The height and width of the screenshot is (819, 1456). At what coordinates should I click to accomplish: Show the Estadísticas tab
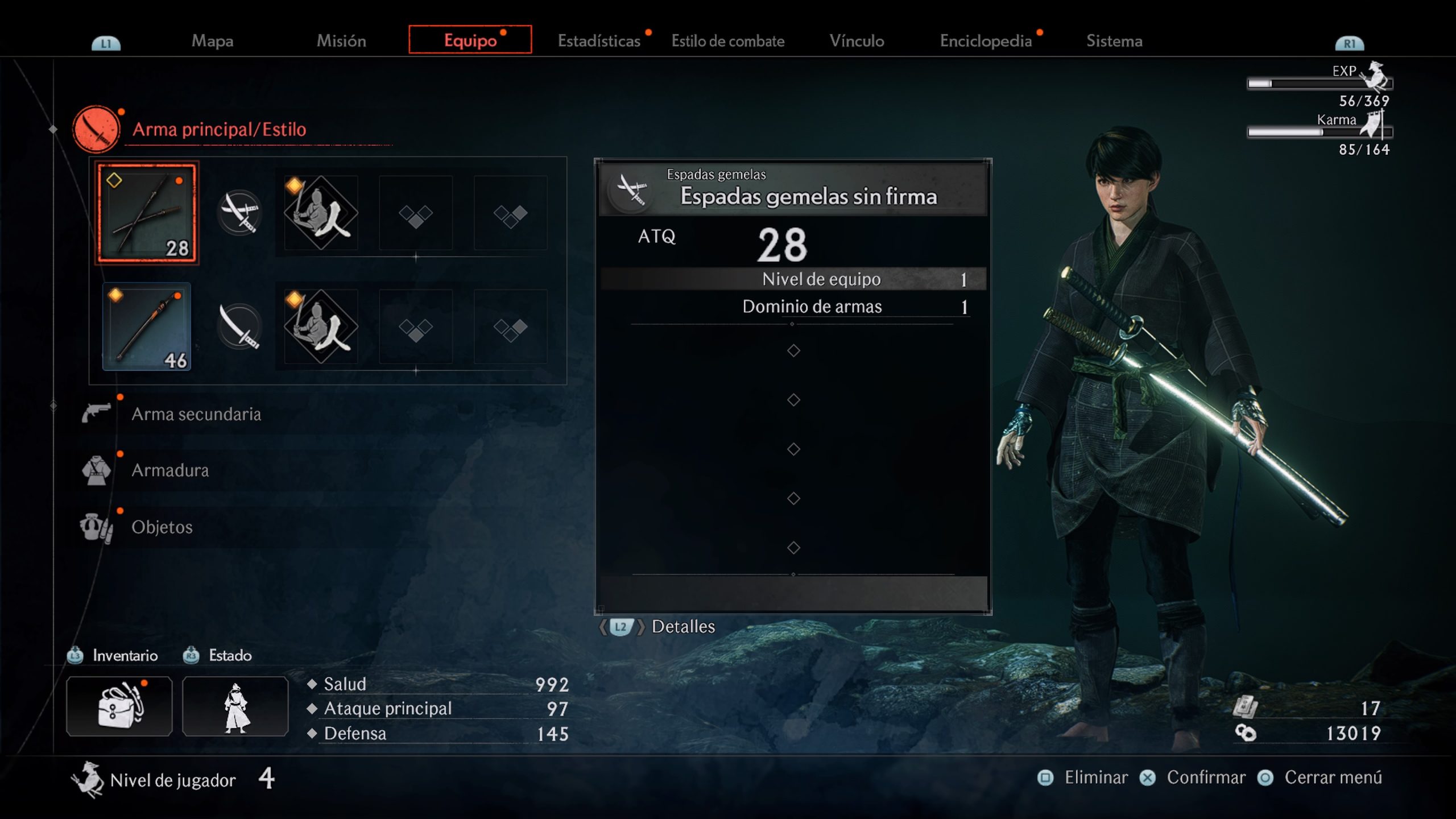point(599,41)
